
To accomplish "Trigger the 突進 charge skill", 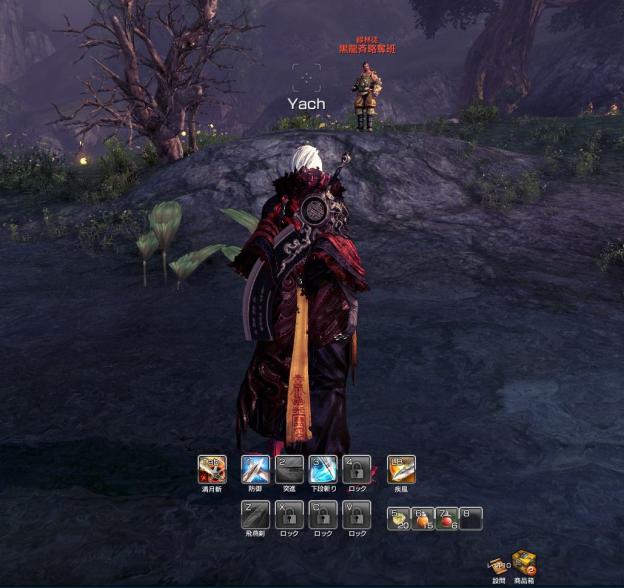I will click(289, 469).
